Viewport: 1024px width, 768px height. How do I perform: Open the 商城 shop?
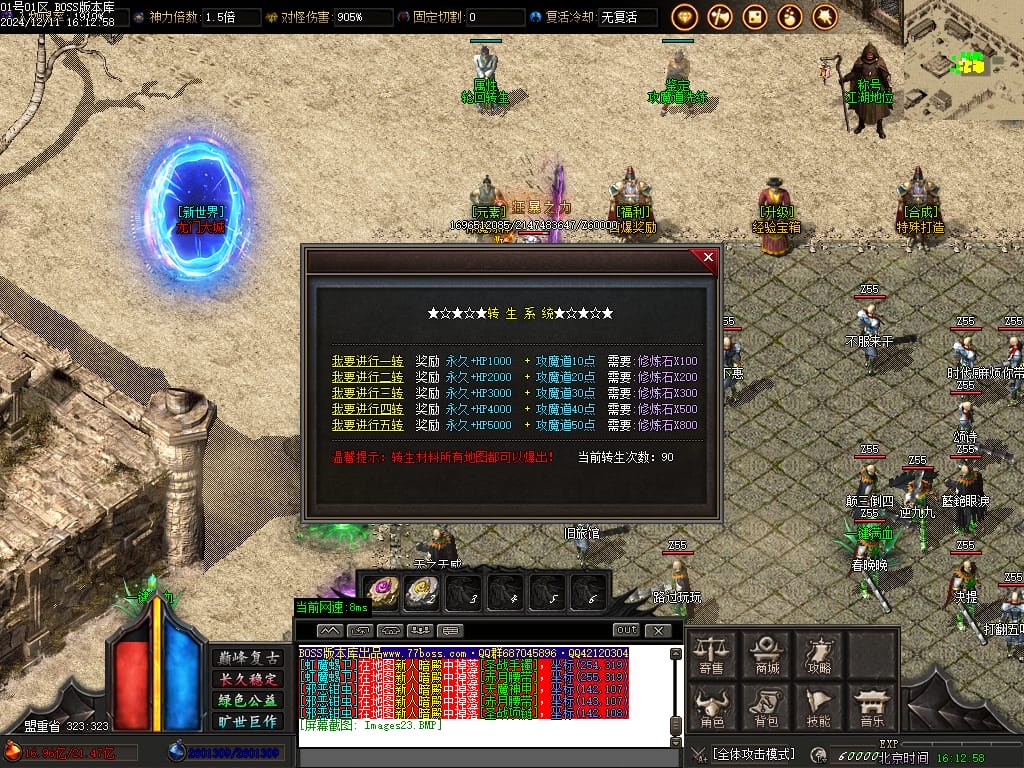tap(768, 655)
